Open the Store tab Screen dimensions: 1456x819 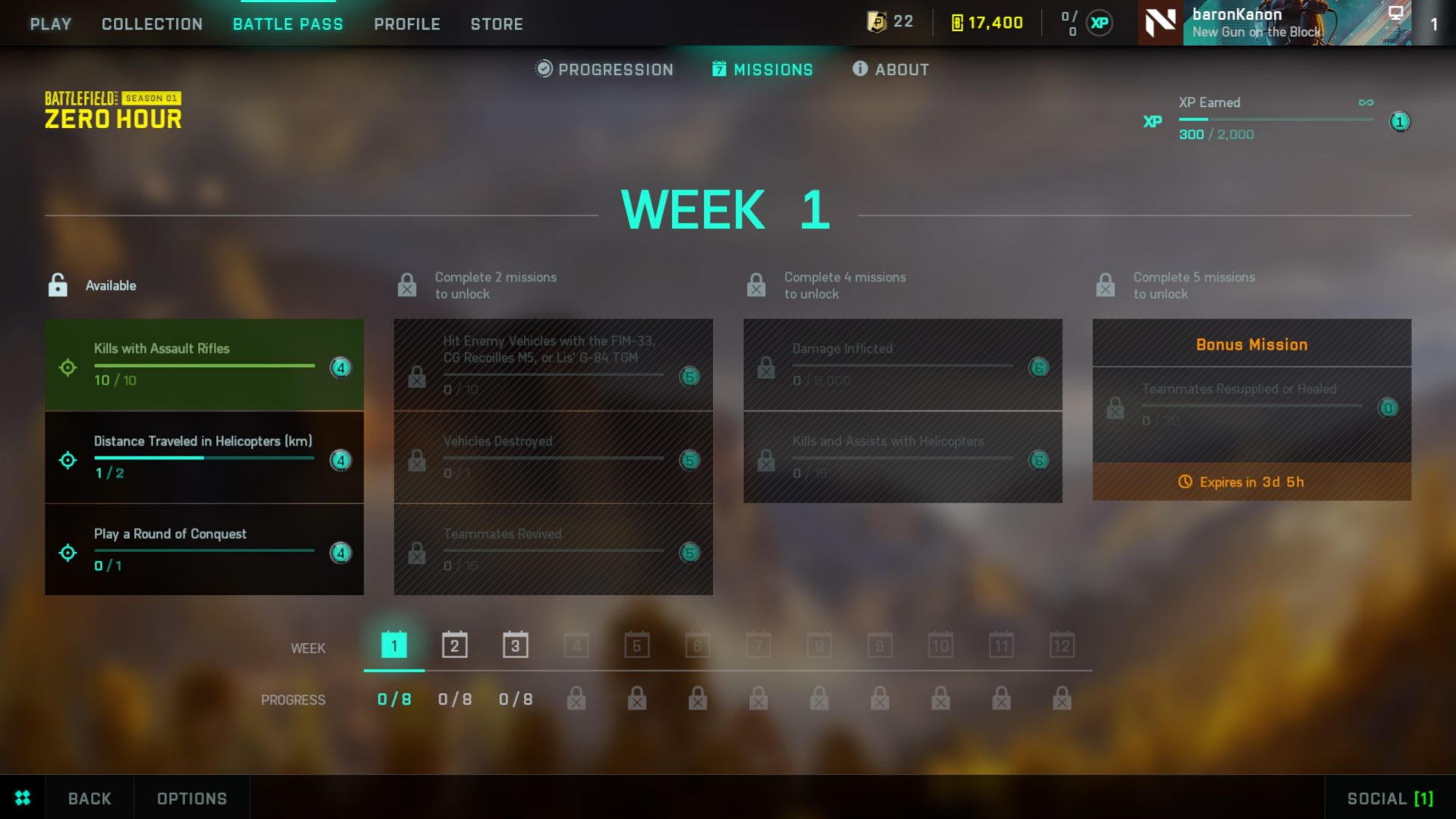[x=497, y=24]
